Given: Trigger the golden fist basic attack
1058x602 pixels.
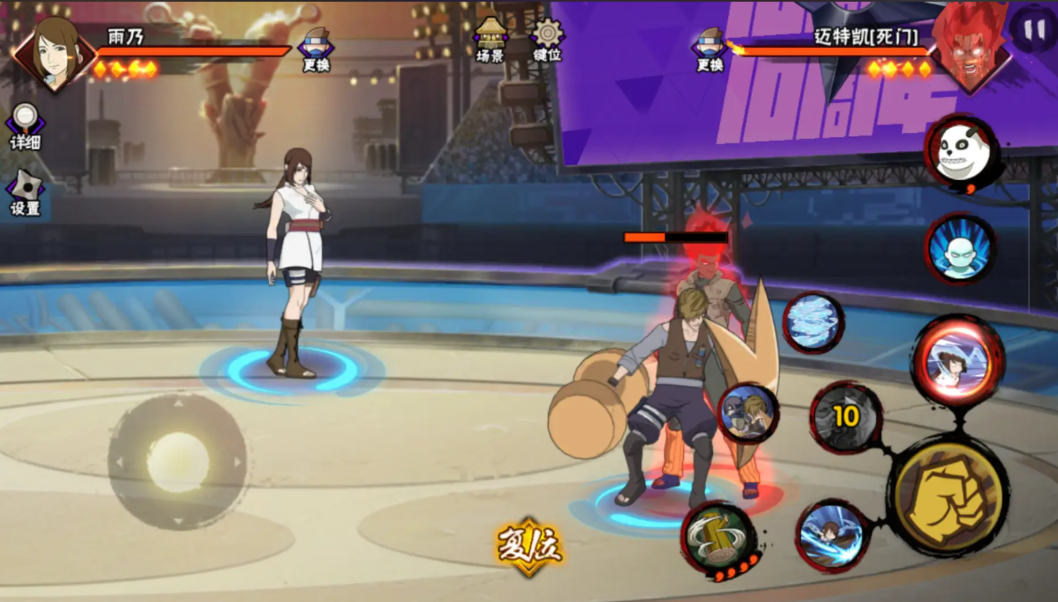Looking at the screenshot, I should point(947,495).
